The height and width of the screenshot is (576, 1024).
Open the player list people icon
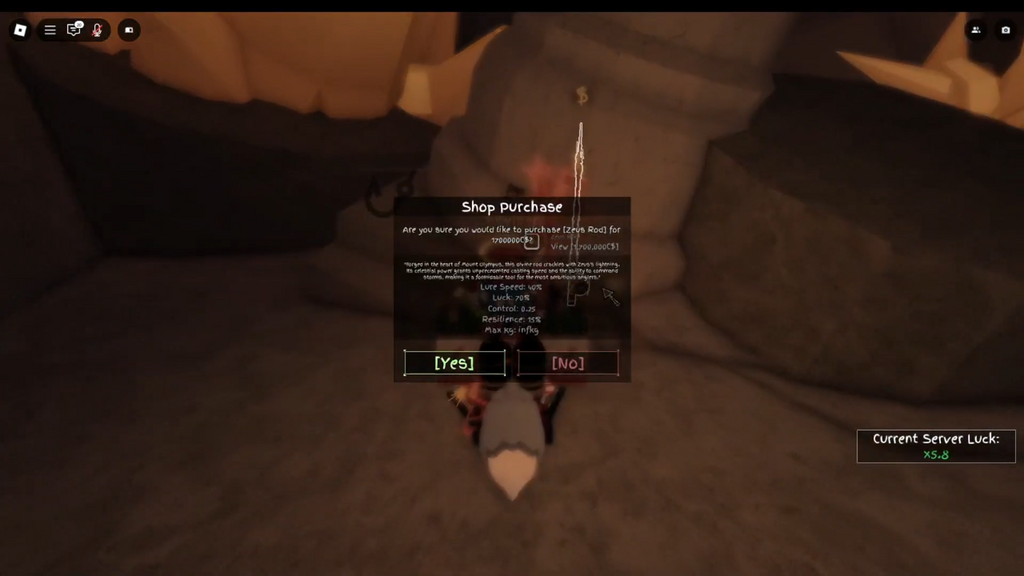(x=976, y=30)
